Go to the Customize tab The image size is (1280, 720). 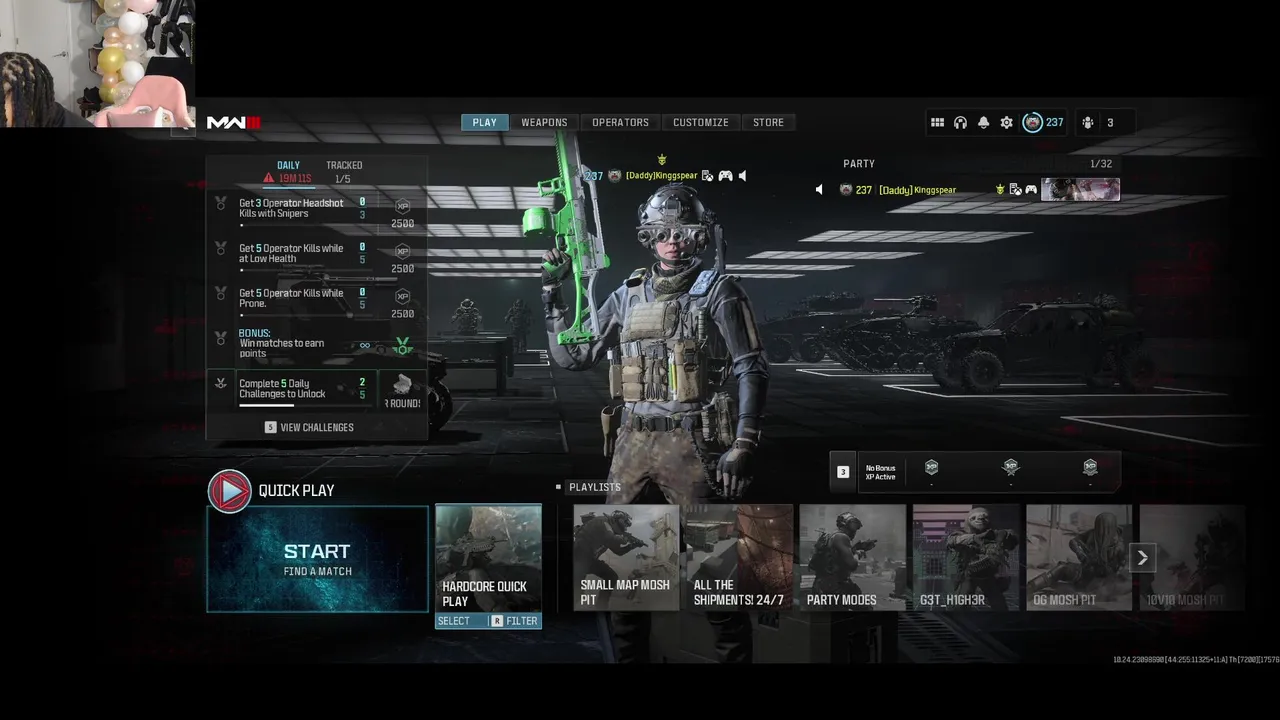click(x=700, y=122)
